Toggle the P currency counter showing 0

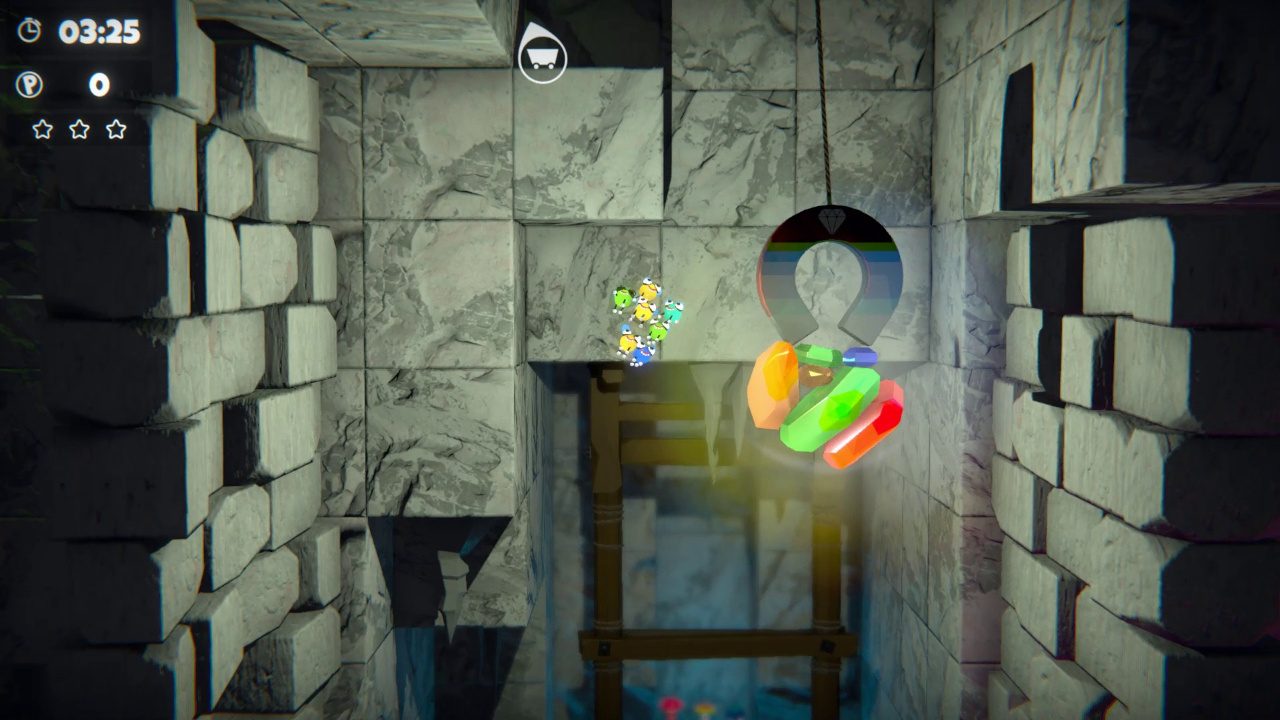[99, 86]
